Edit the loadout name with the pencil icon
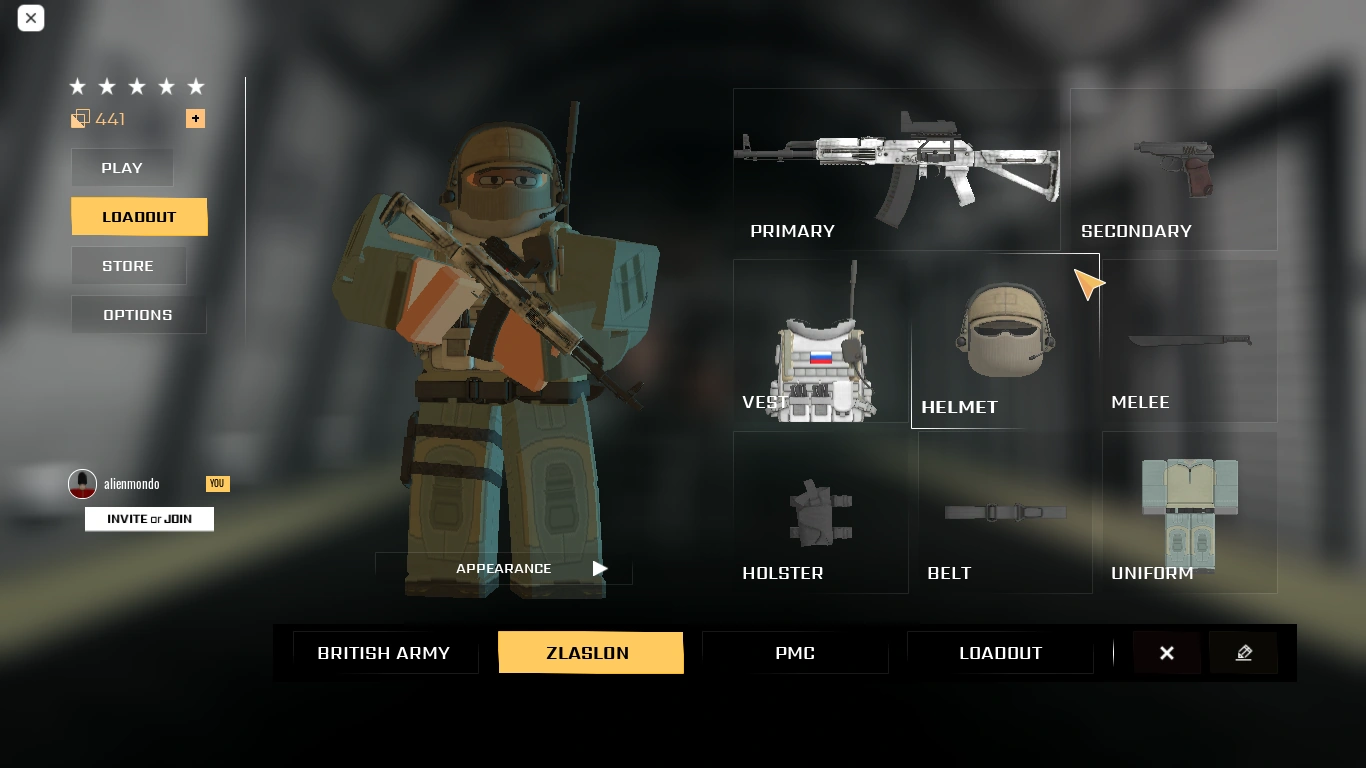The image size is (1366, 768). (x=1243, y=652)
